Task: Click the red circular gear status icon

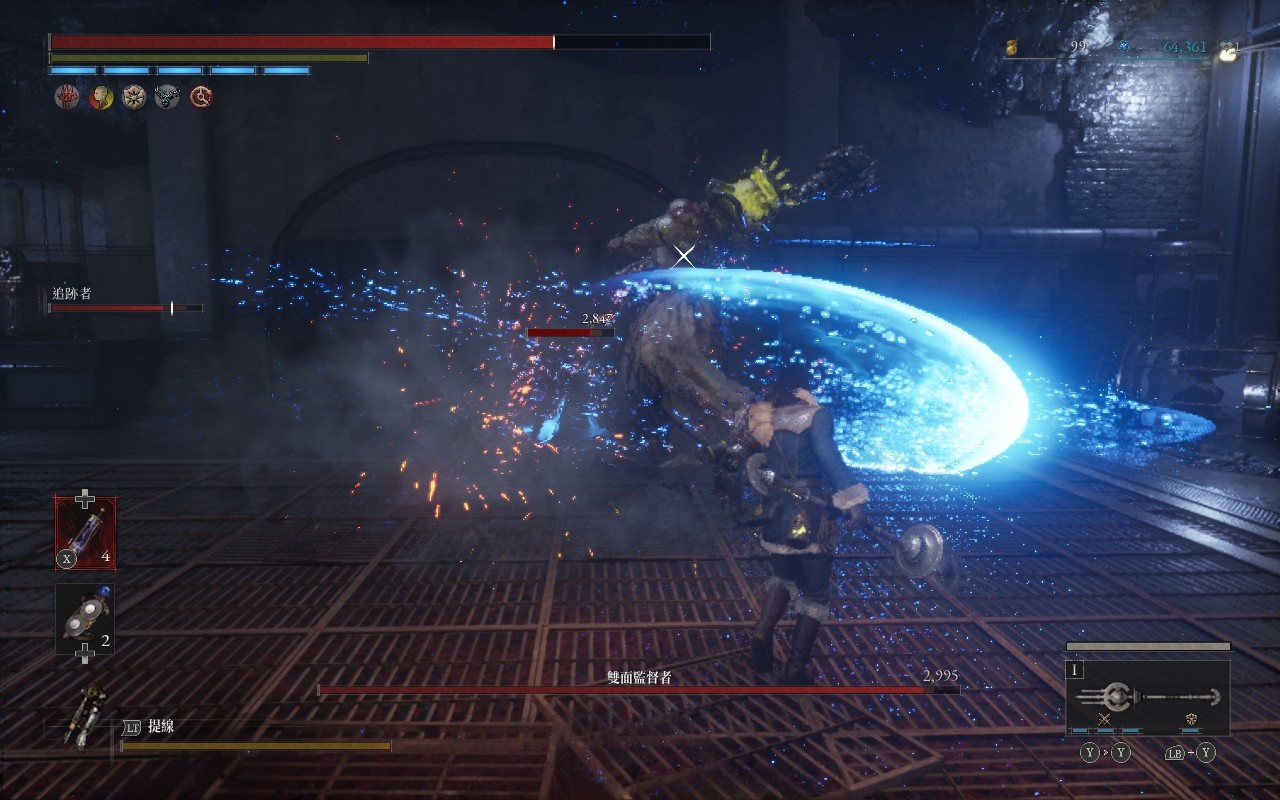Action: (x=201, y=97)
